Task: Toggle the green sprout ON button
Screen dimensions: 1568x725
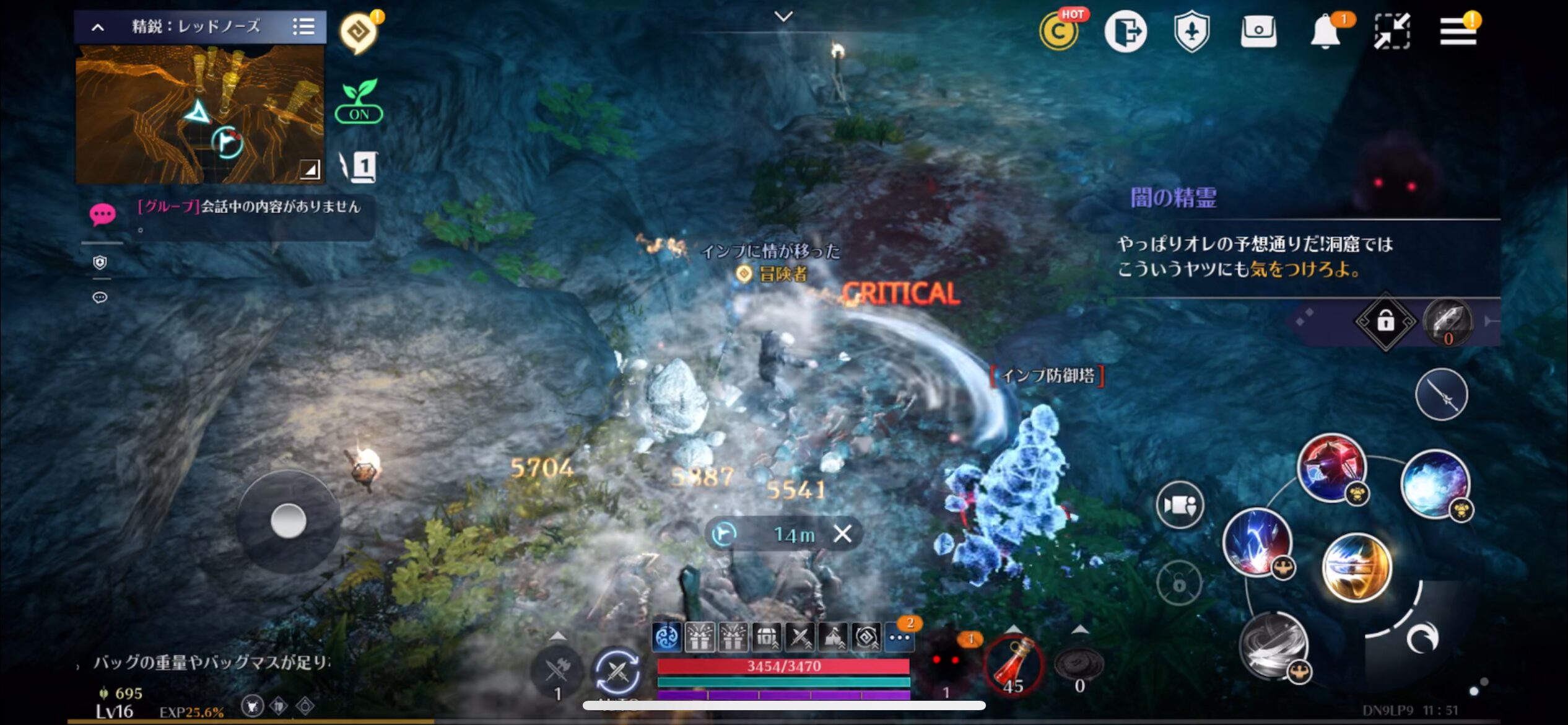Action: [359, 102]
